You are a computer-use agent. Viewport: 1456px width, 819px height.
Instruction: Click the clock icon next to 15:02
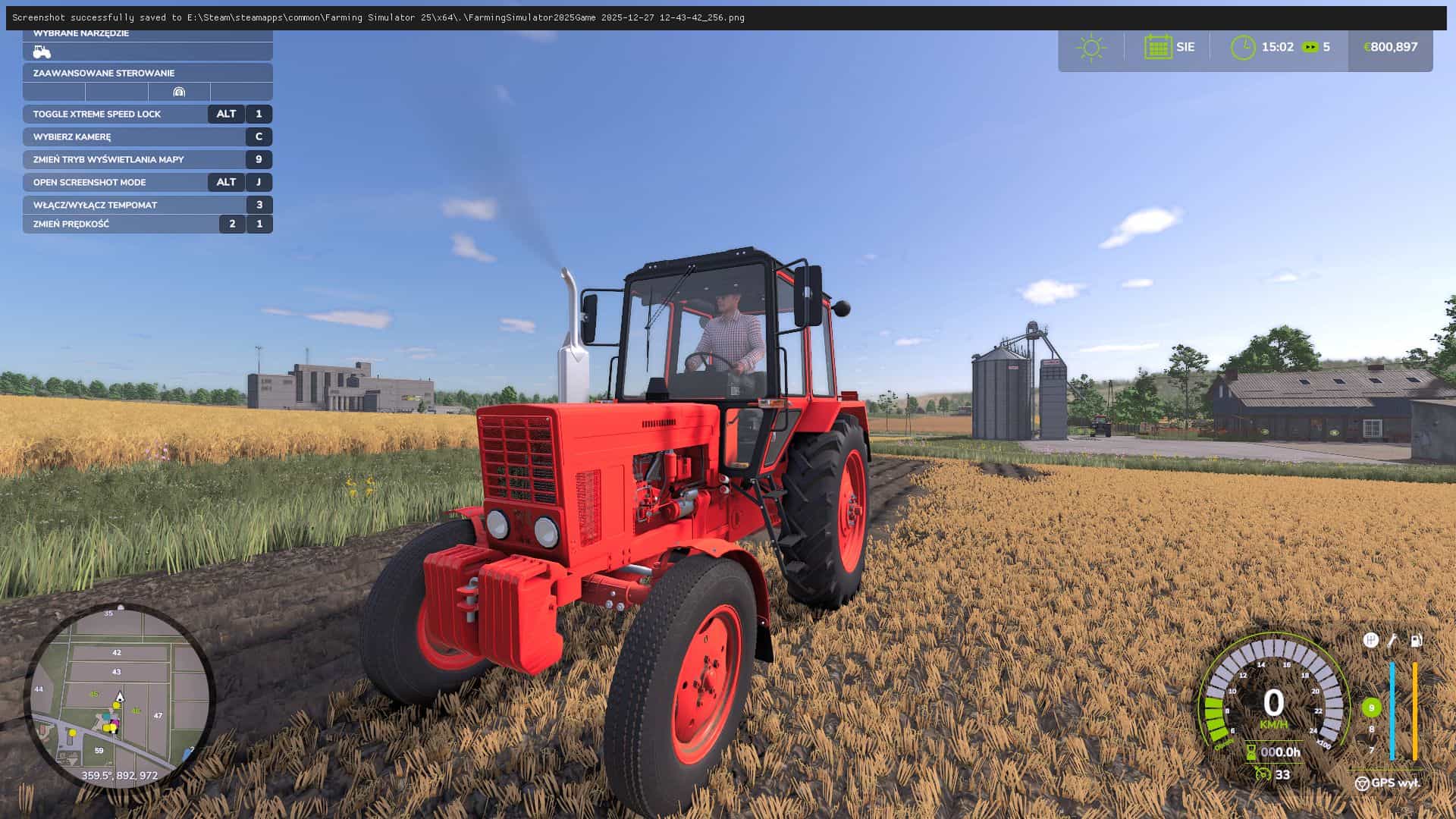[x=1244, y=46]
